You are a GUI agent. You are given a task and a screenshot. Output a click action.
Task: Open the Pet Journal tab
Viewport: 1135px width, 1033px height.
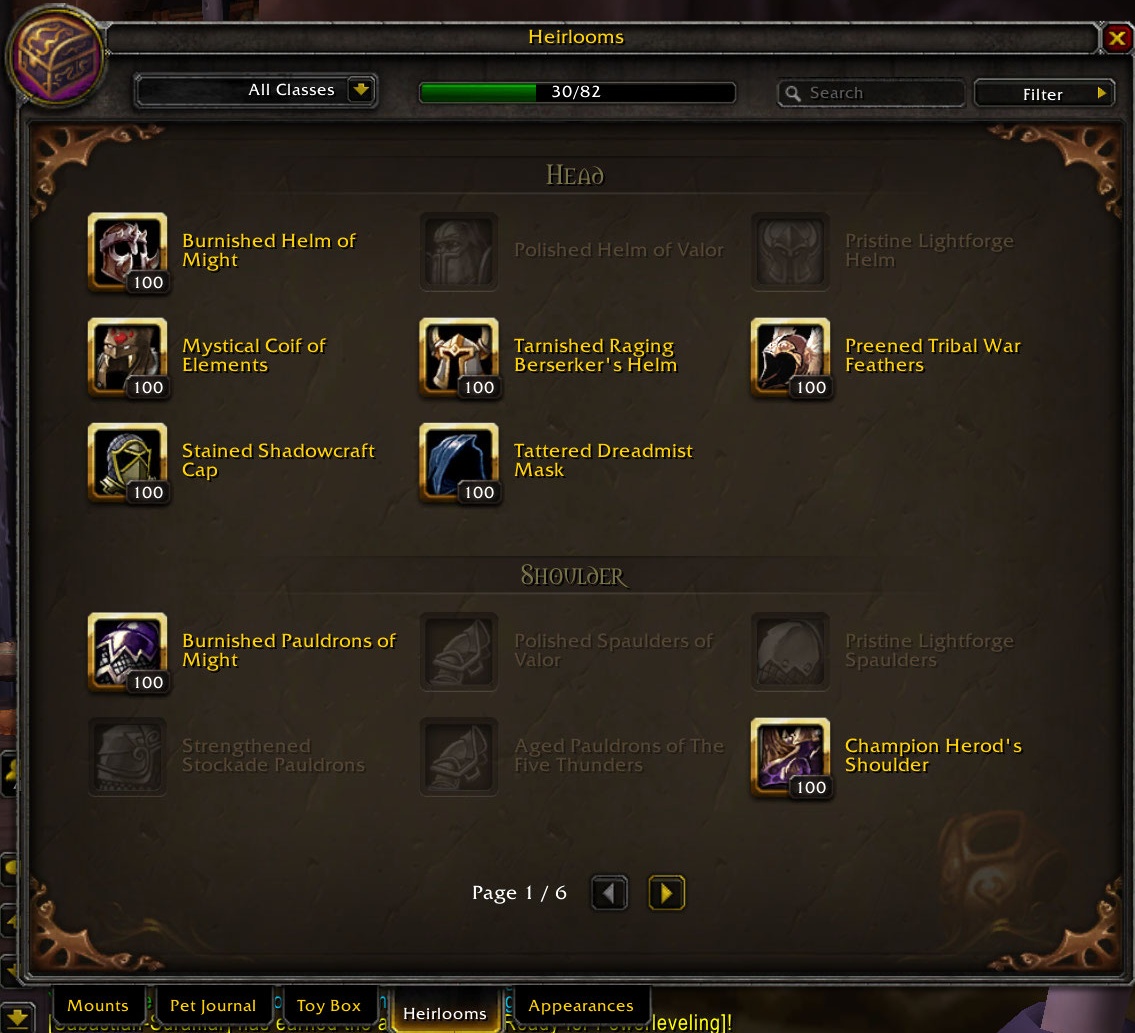click(213, 1005)
